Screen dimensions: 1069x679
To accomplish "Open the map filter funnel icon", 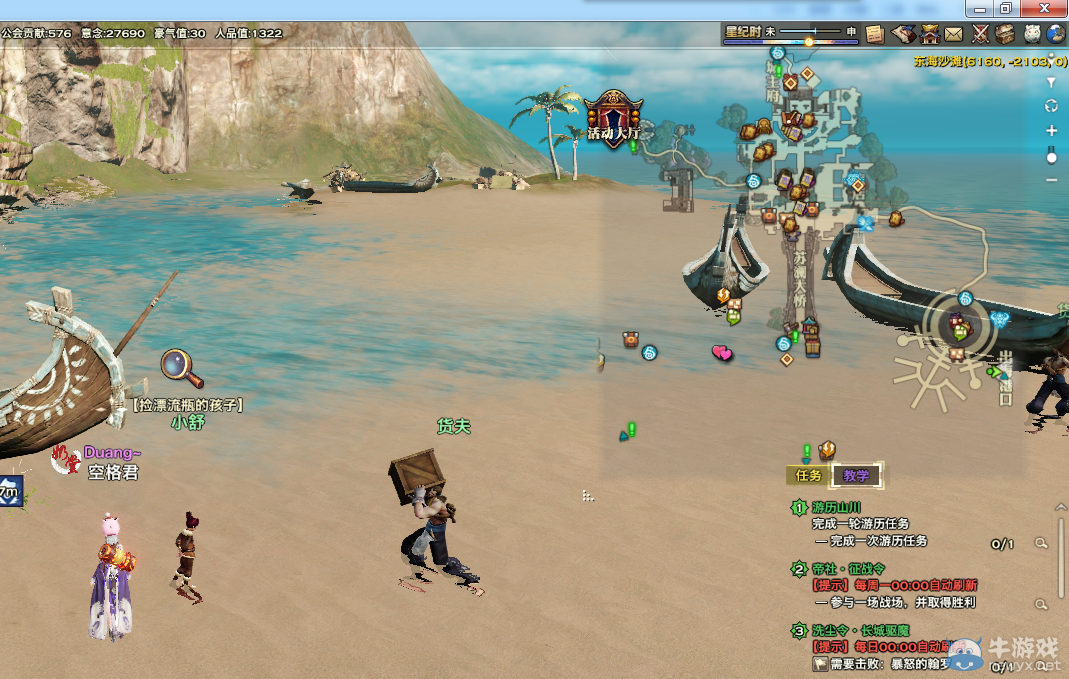I will [x=1051, y=82].
